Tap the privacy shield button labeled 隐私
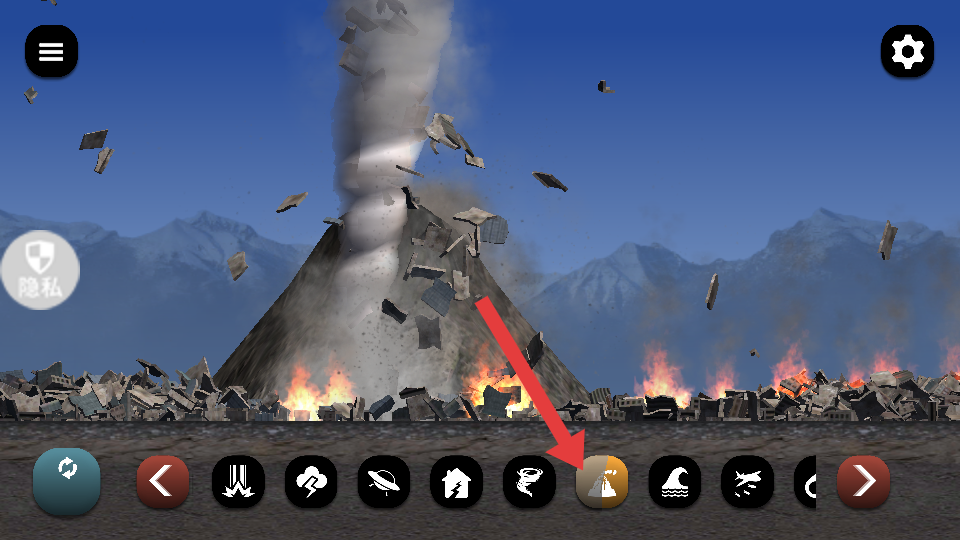The width and height of the screenshot is (960, 540). (x=40, y=270)
